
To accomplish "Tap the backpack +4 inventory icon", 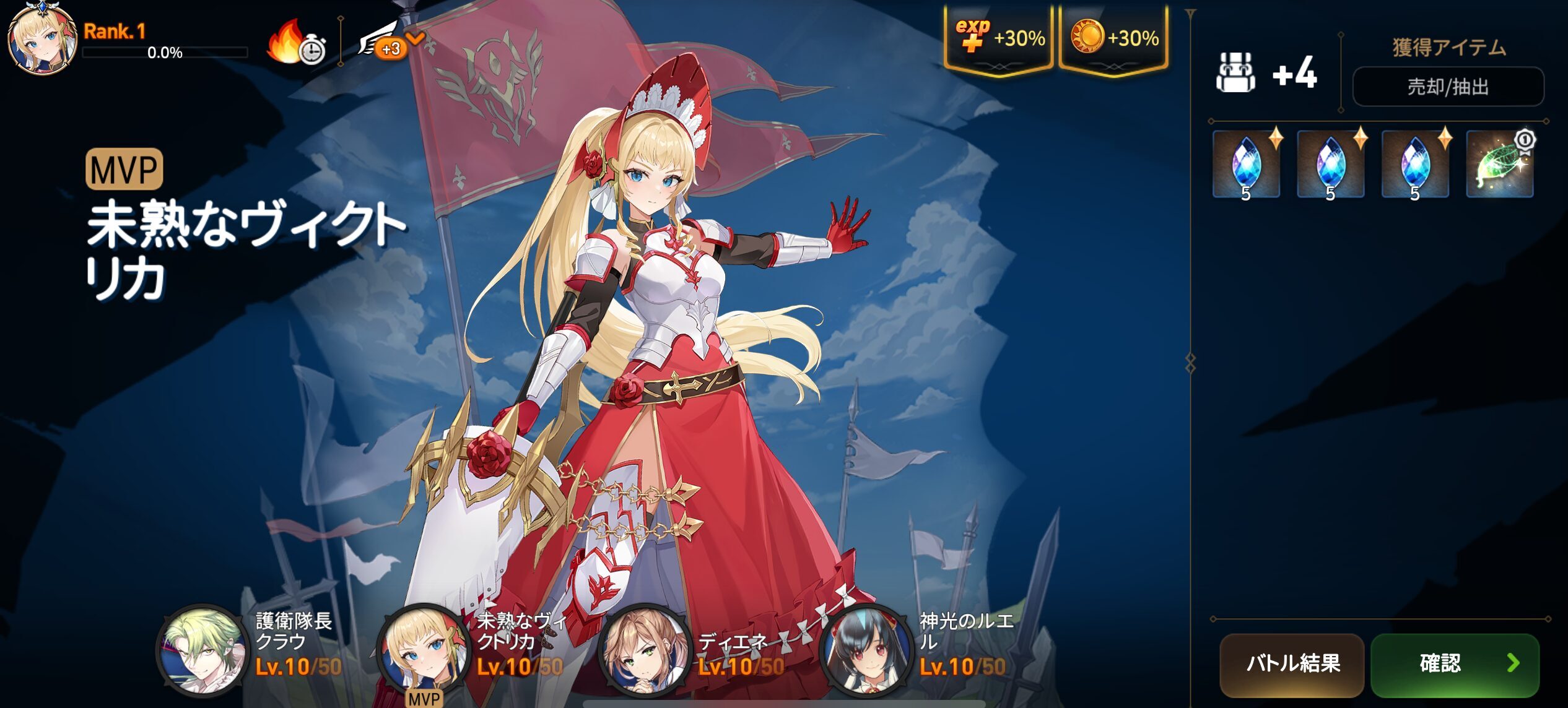I will pyautogui.click(x=1236, y=72).
